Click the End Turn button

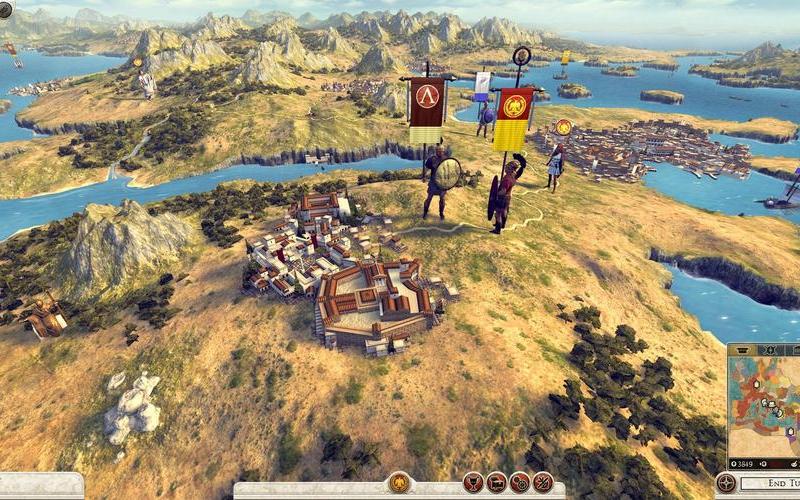tap(772, 485)
